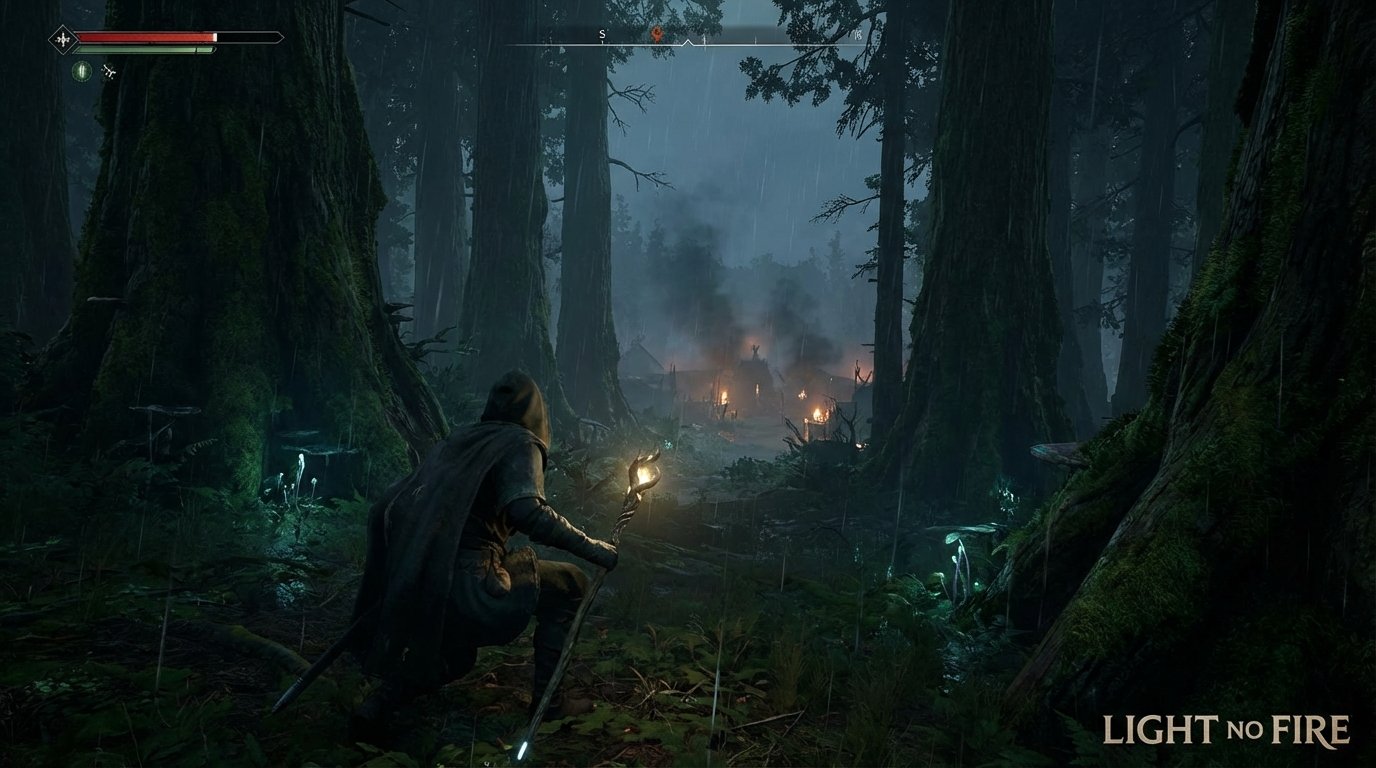Click the red flame marker on the compass
This screenshot has width=1376, height=768.
pos(656,32)
